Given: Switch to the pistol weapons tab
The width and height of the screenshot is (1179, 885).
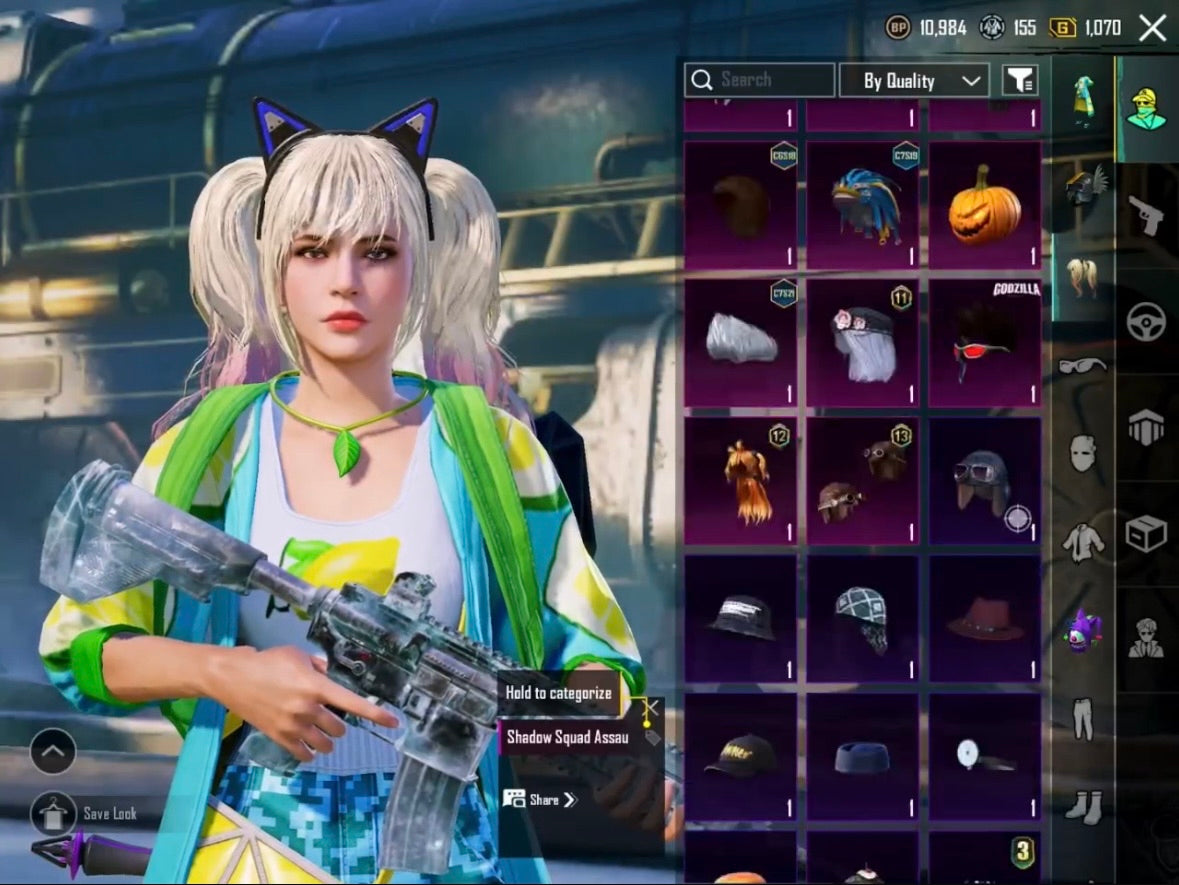Looking at the screenshot, I should pyautogui.click(x=1146, y=214).
